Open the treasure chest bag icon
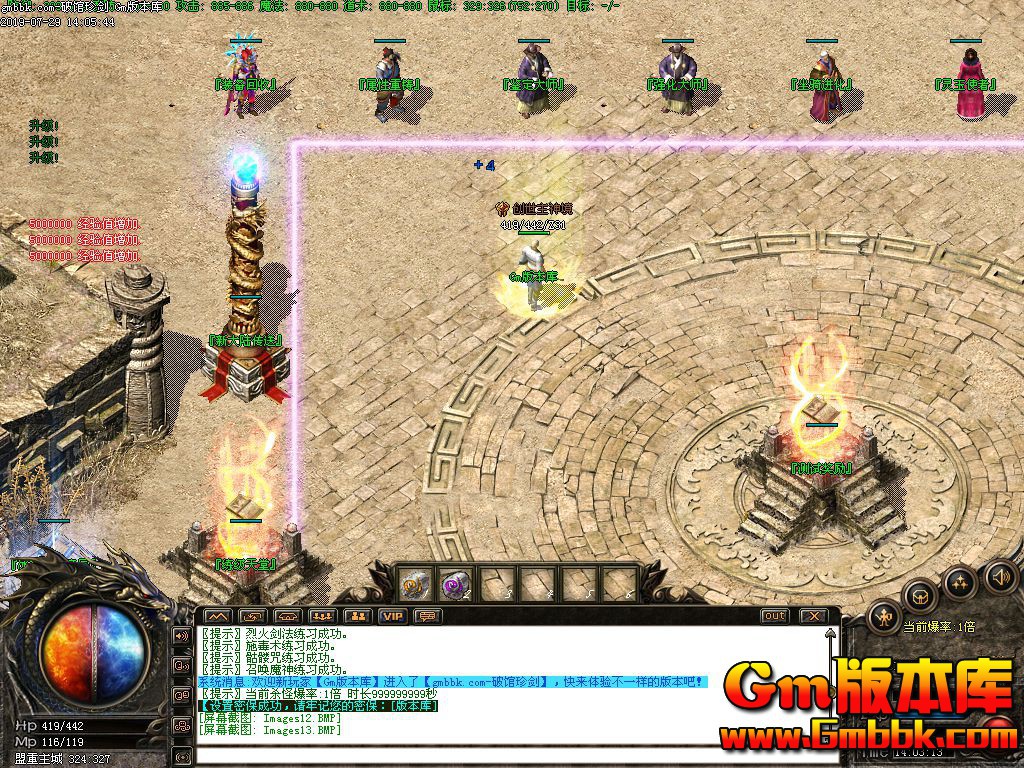This screenshot has height=768, width=1024. coord(920,597)
